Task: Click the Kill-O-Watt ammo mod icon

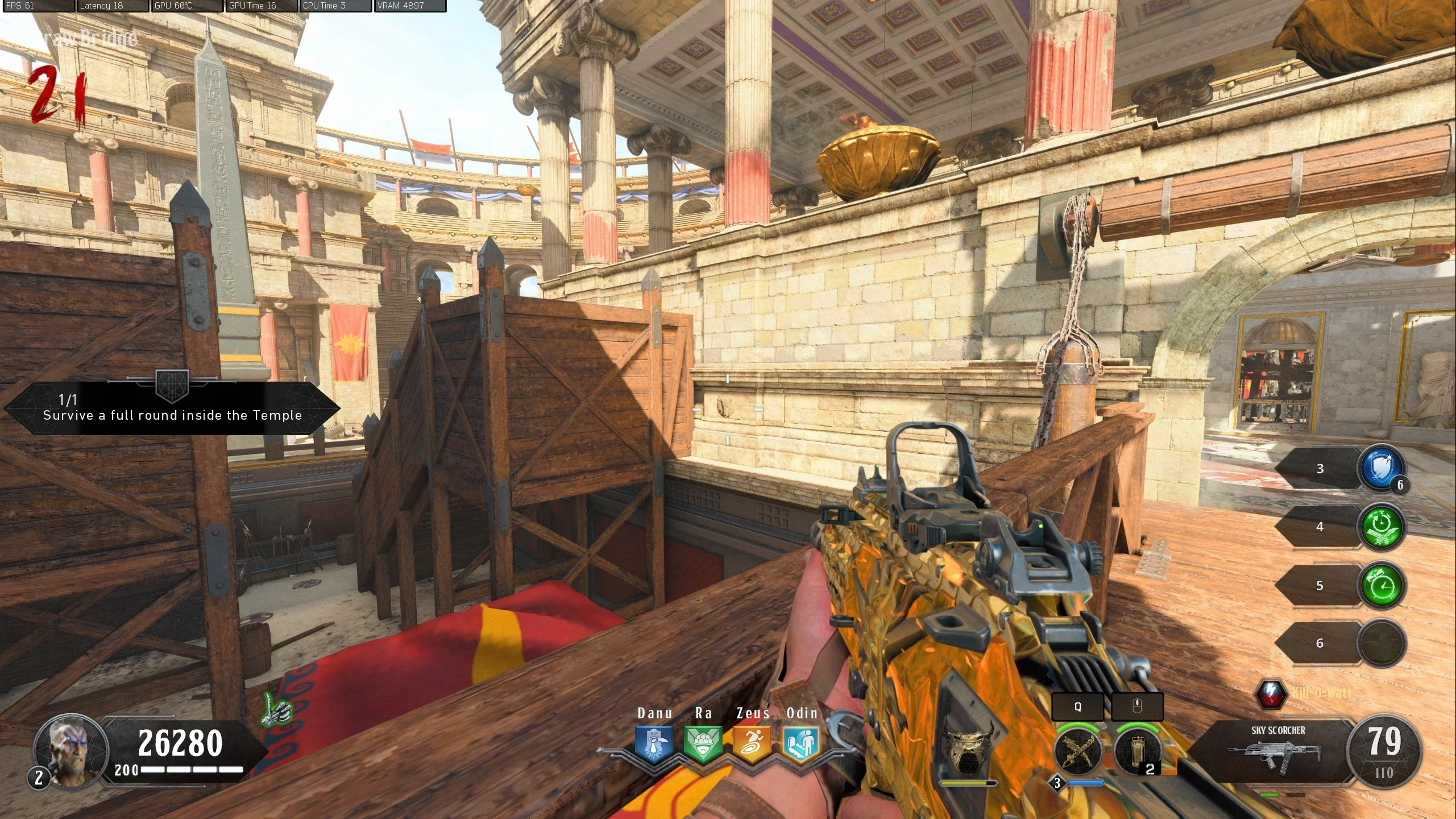Action: 1271,693
